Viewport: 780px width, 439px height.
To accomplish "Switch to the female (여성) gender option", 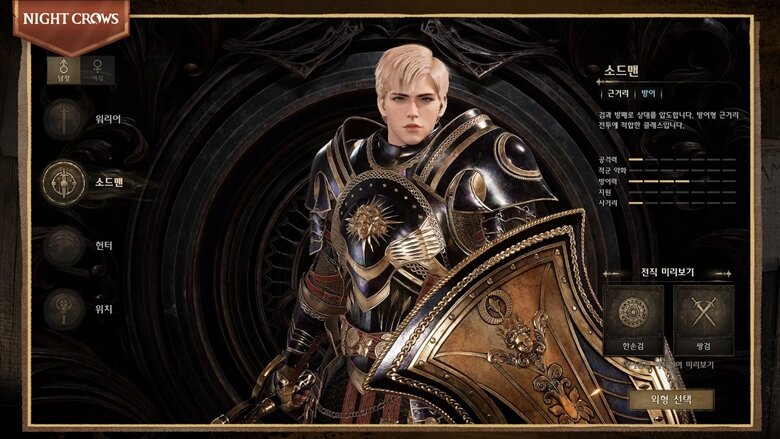I will point(98,69).
